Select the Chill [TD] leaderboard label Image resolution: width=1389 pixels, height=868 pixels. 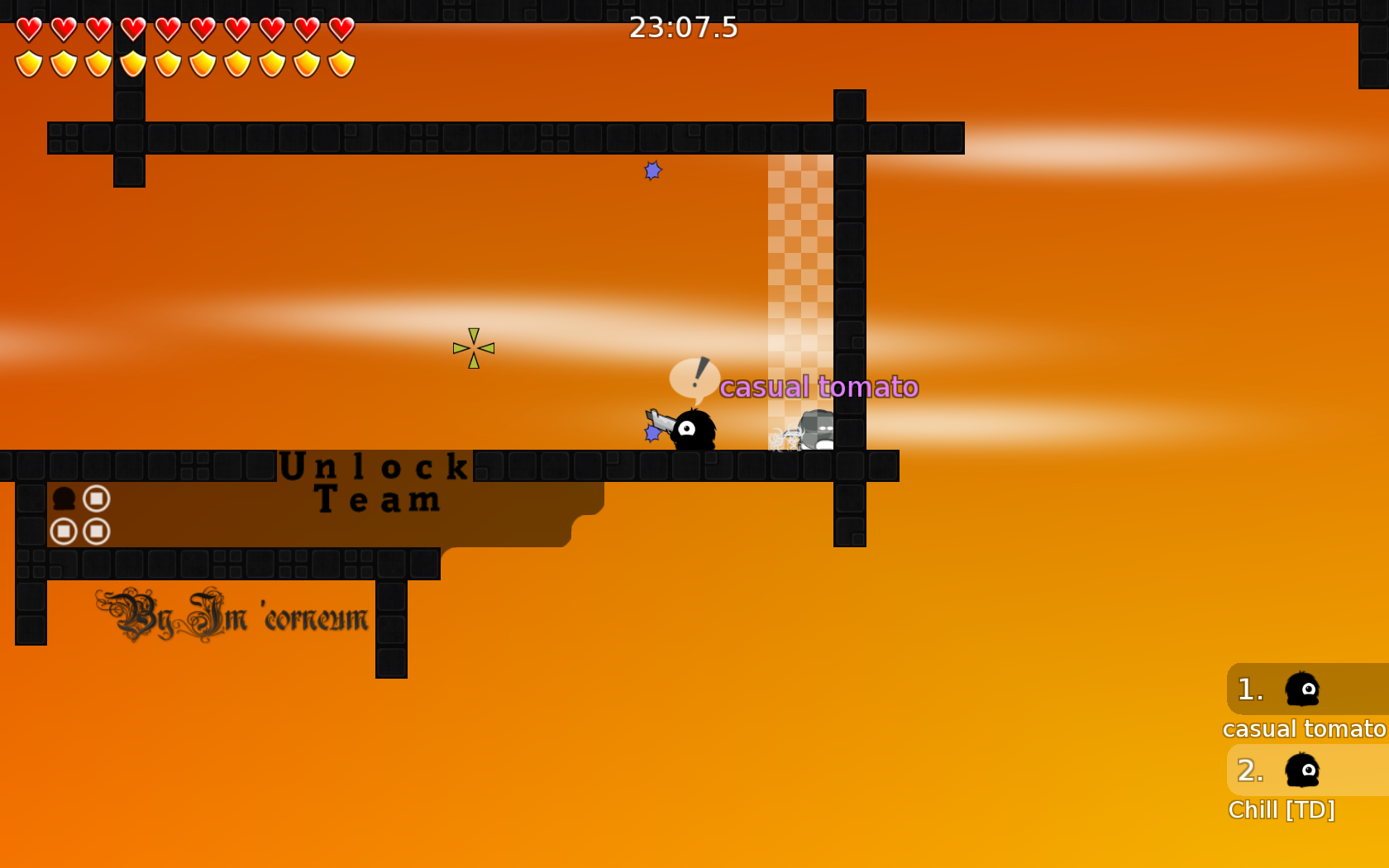pyautogui.click(x=1282, y=811)
